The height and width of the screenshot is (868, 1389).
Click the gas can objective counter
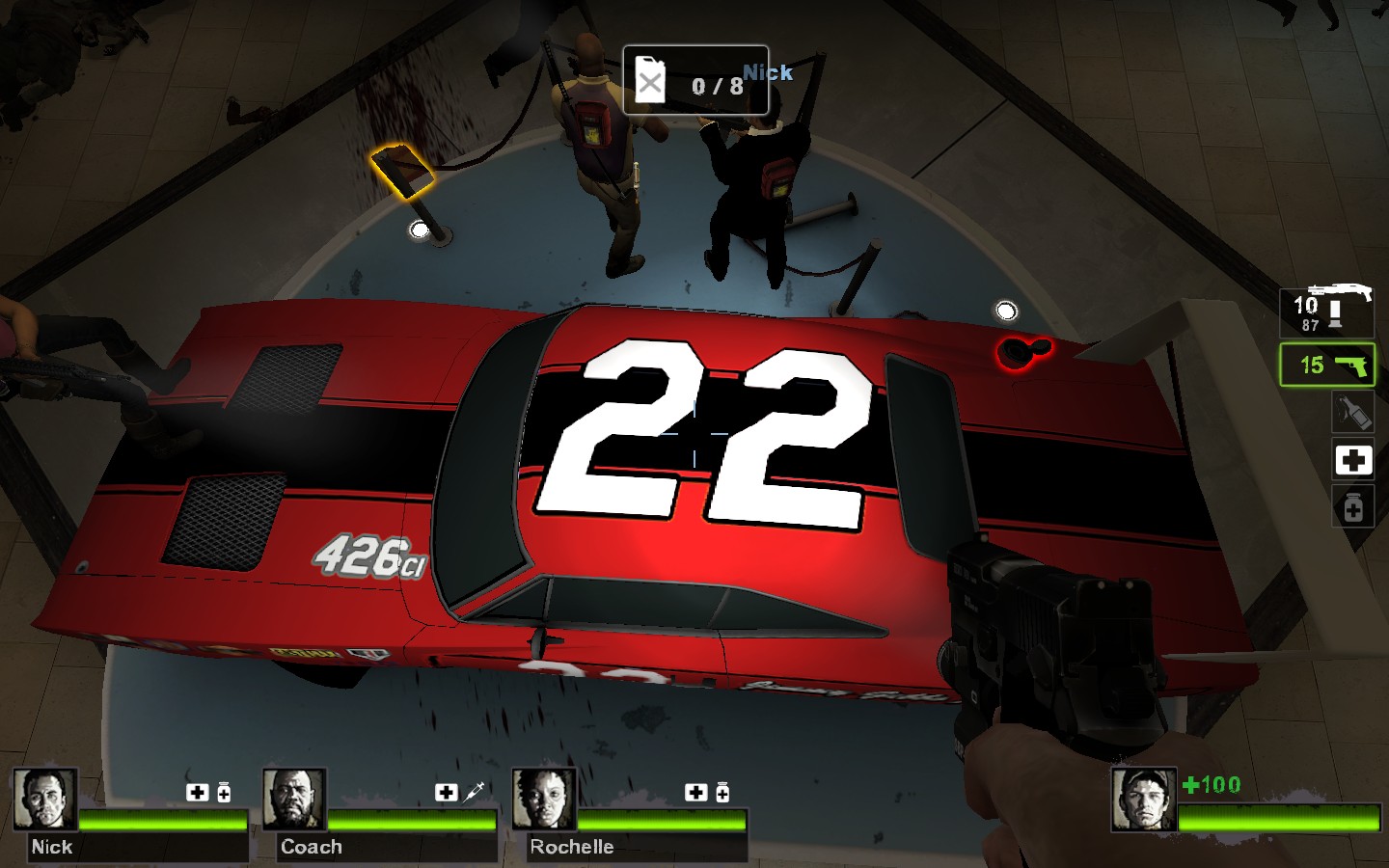click(x=695, y=81)
